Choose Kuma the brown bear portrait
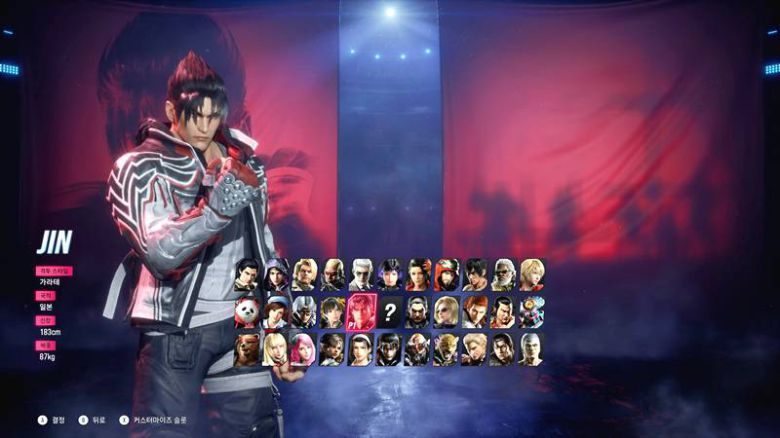Screen dimensions: 780x438 pyautogui.click(x=247, y=349)
